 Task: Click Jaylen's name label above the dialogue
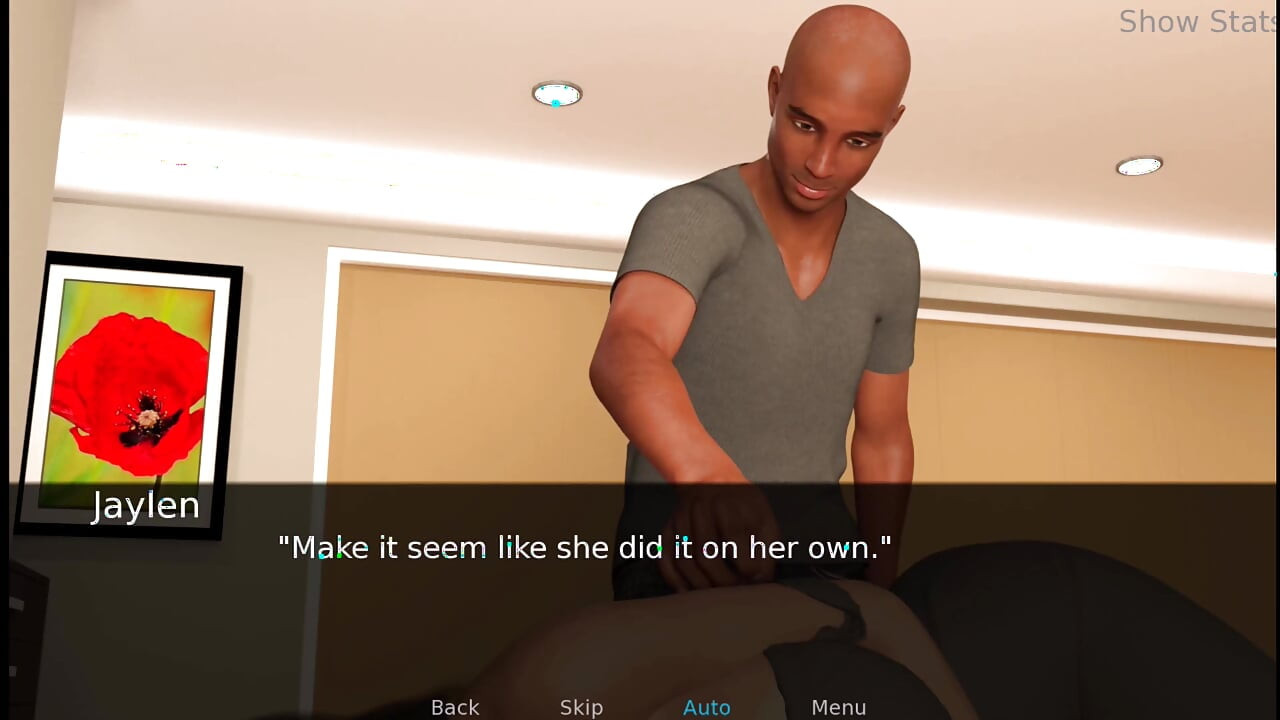[146, 505]
